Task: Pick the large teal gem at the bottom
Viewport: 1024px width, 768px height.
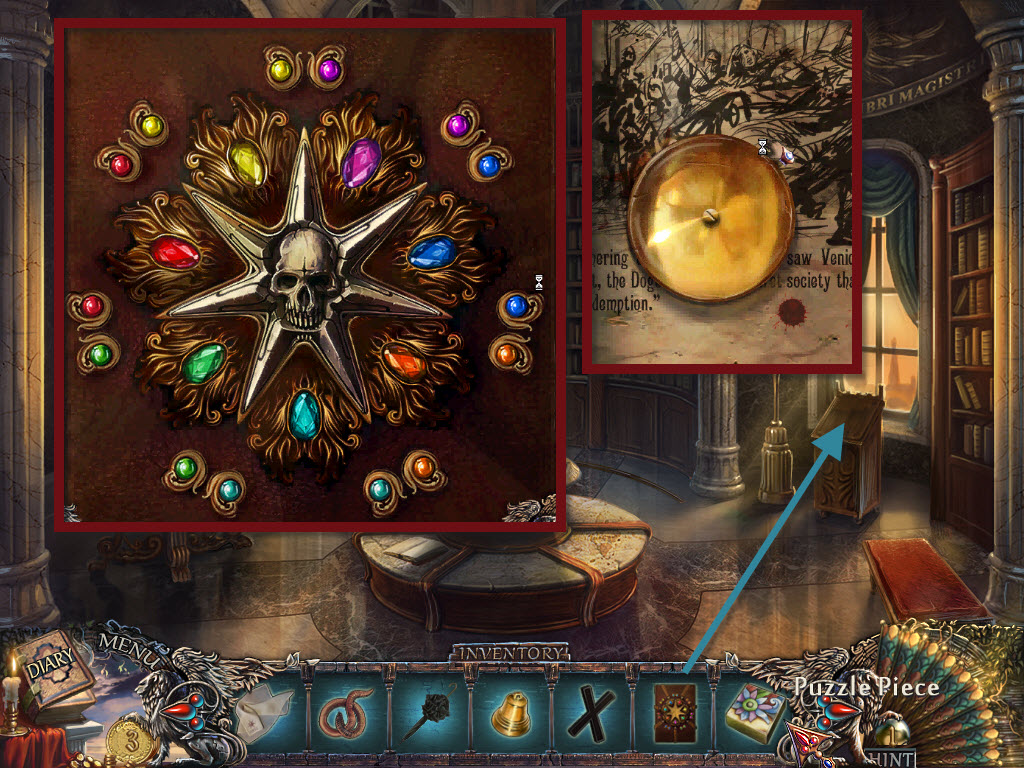Action: 304,414
